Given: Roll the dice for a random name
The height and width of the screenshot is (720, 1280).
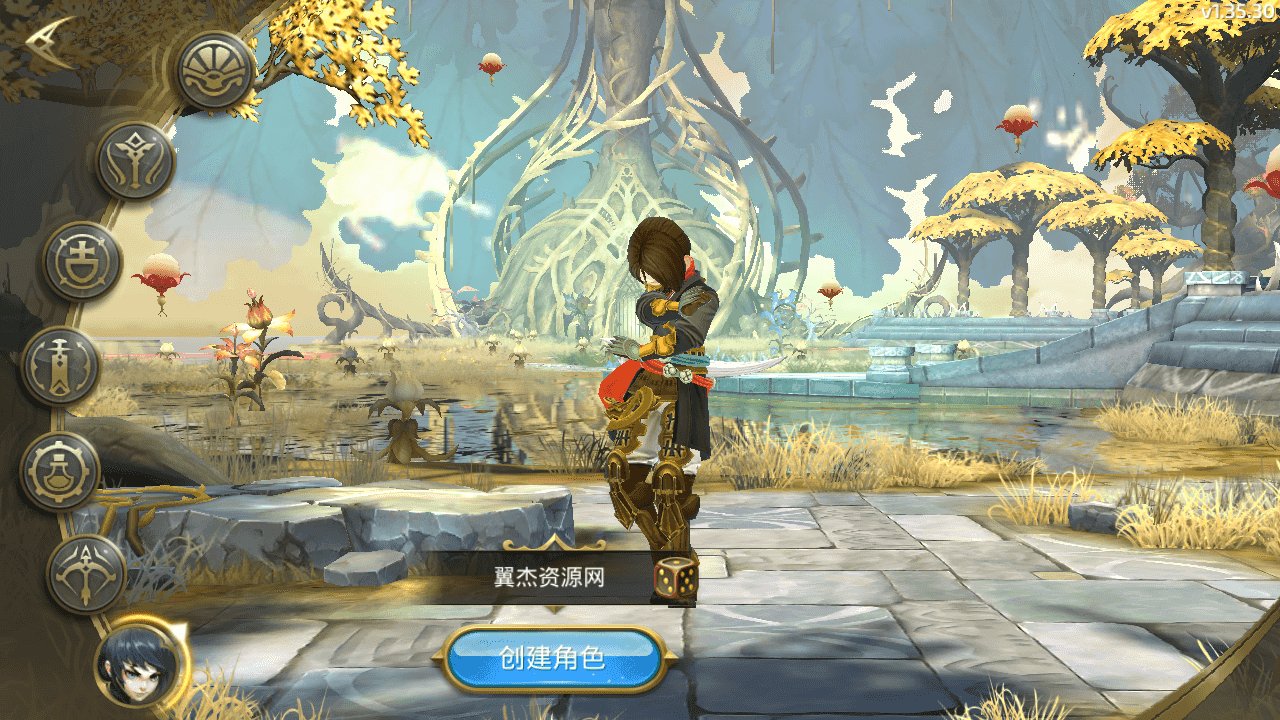Looking at the screenshot, I should 676,577.
